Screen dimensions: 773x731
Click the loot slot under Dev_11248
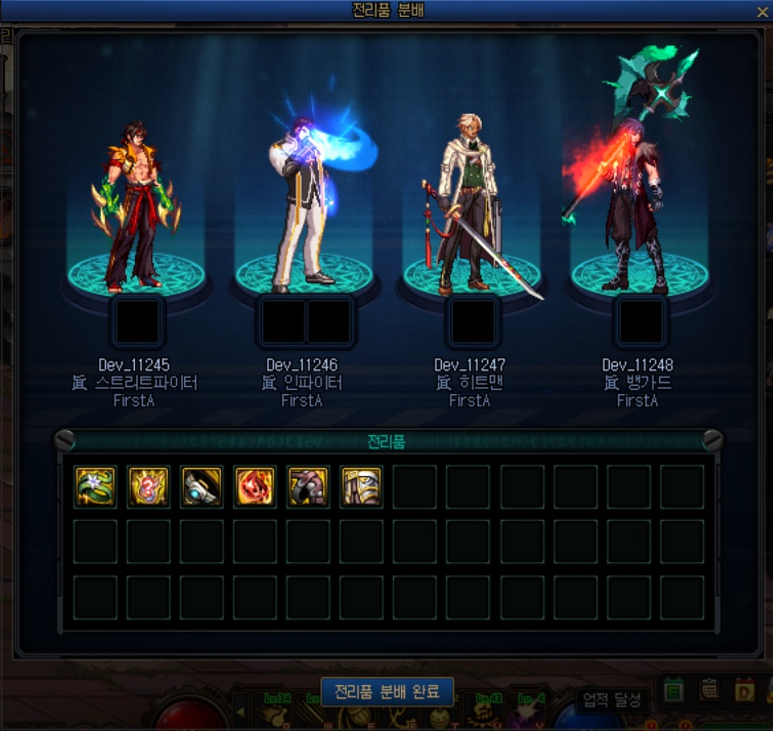(x=641, y=322)
